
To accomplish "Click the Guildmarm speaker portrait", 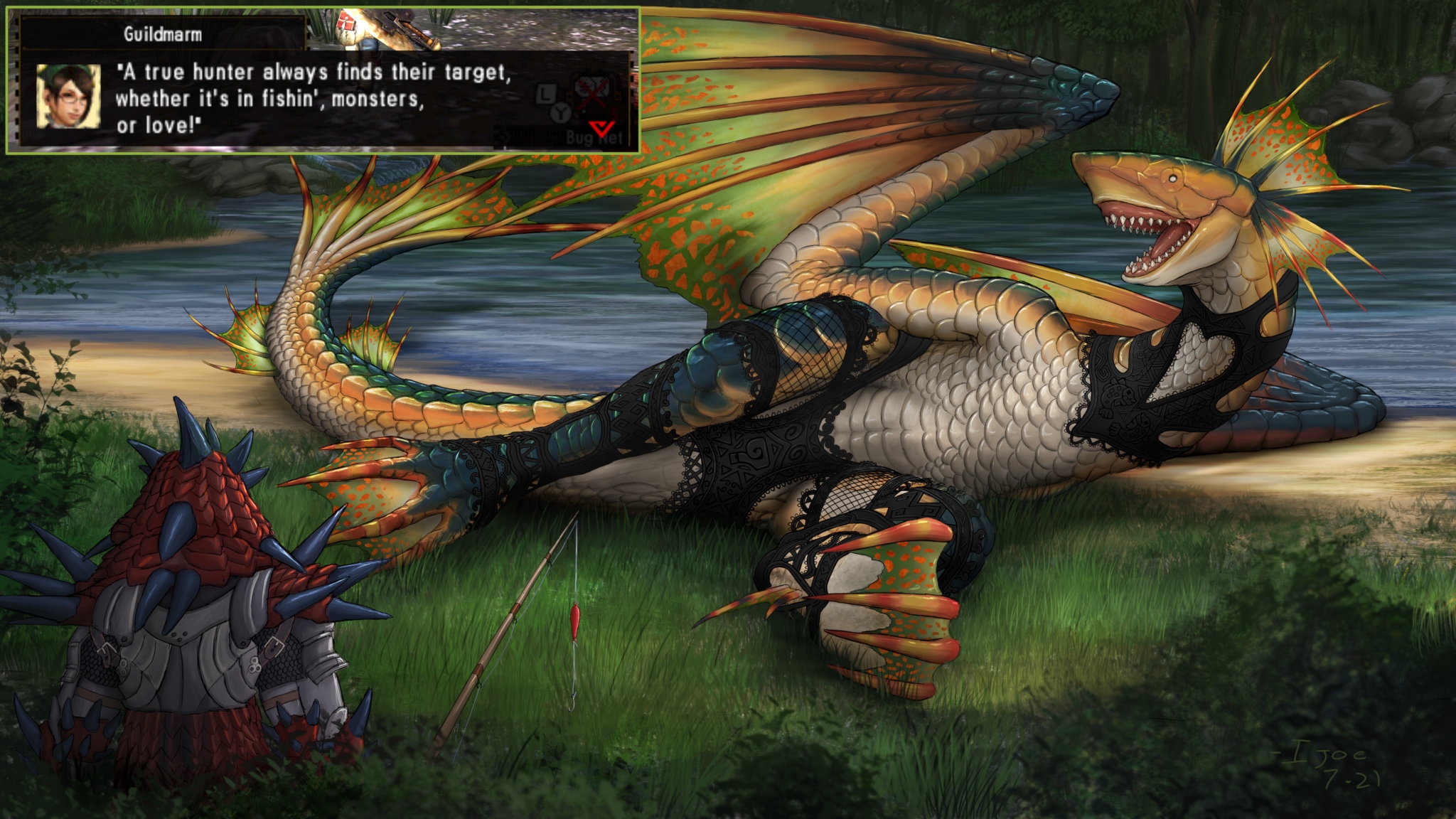I will click(x=68, y=96).
